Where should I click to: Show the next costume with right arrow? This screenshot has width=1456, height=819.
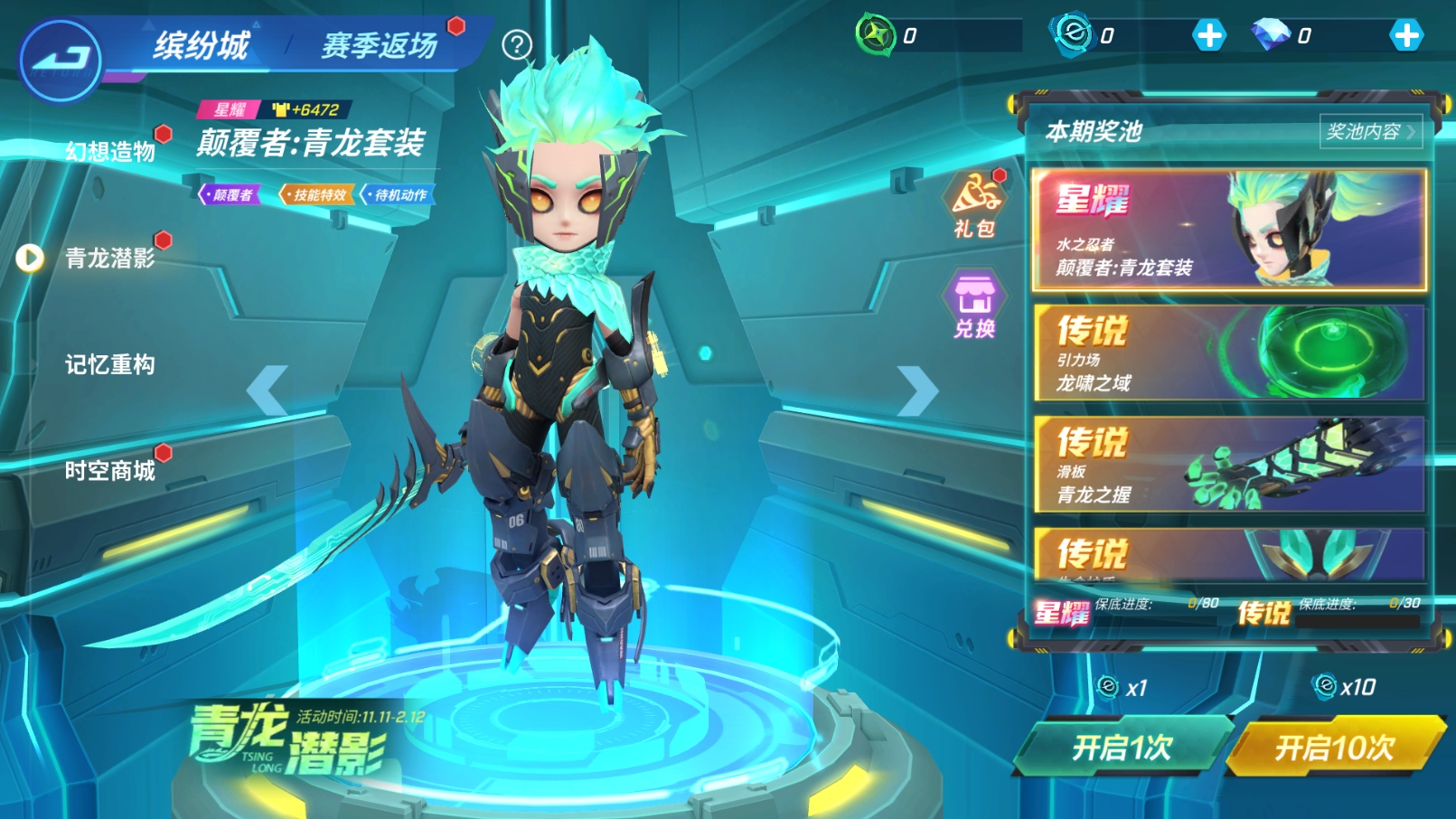[x=917, y=391]
